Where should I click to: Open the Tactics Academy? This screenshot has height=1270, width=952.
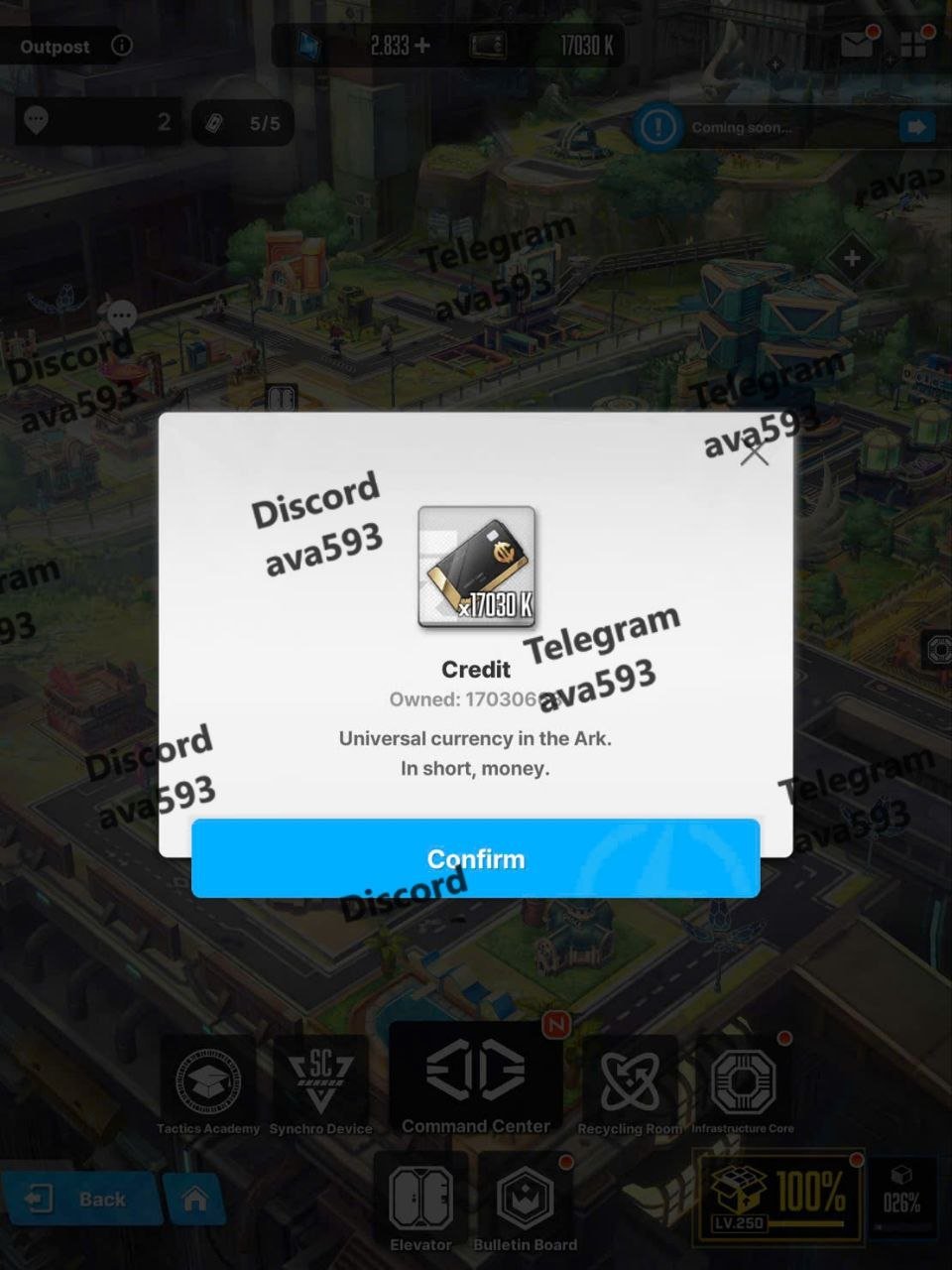(x=208, y=1086)
